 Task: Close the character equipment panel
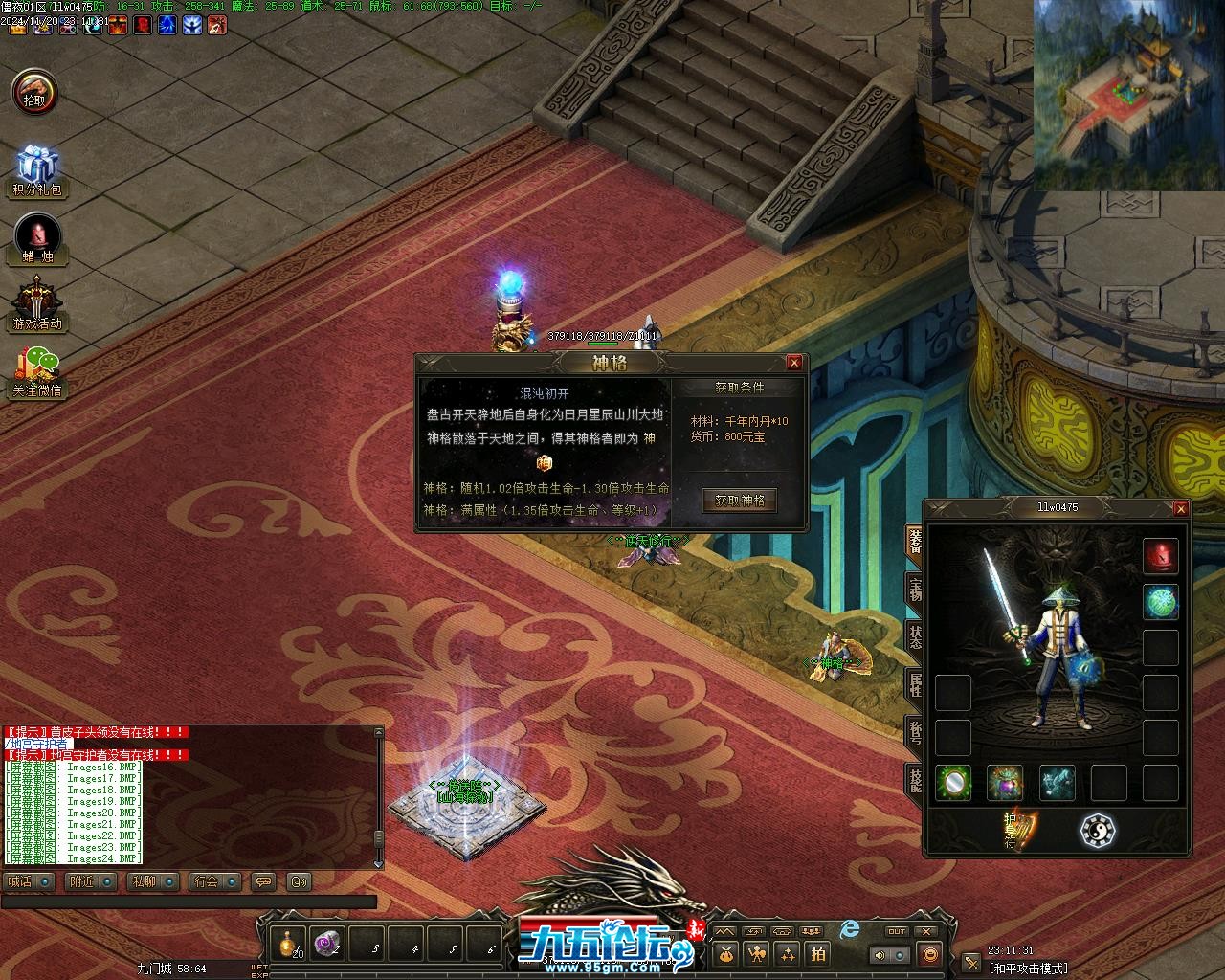coord(1181,509)
